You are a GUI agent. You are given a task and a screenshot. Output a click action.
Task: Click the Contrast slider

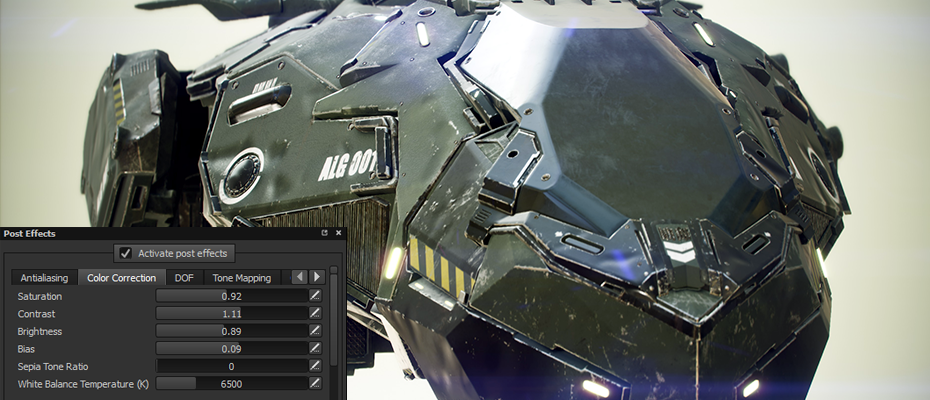(x=231, y=313)
